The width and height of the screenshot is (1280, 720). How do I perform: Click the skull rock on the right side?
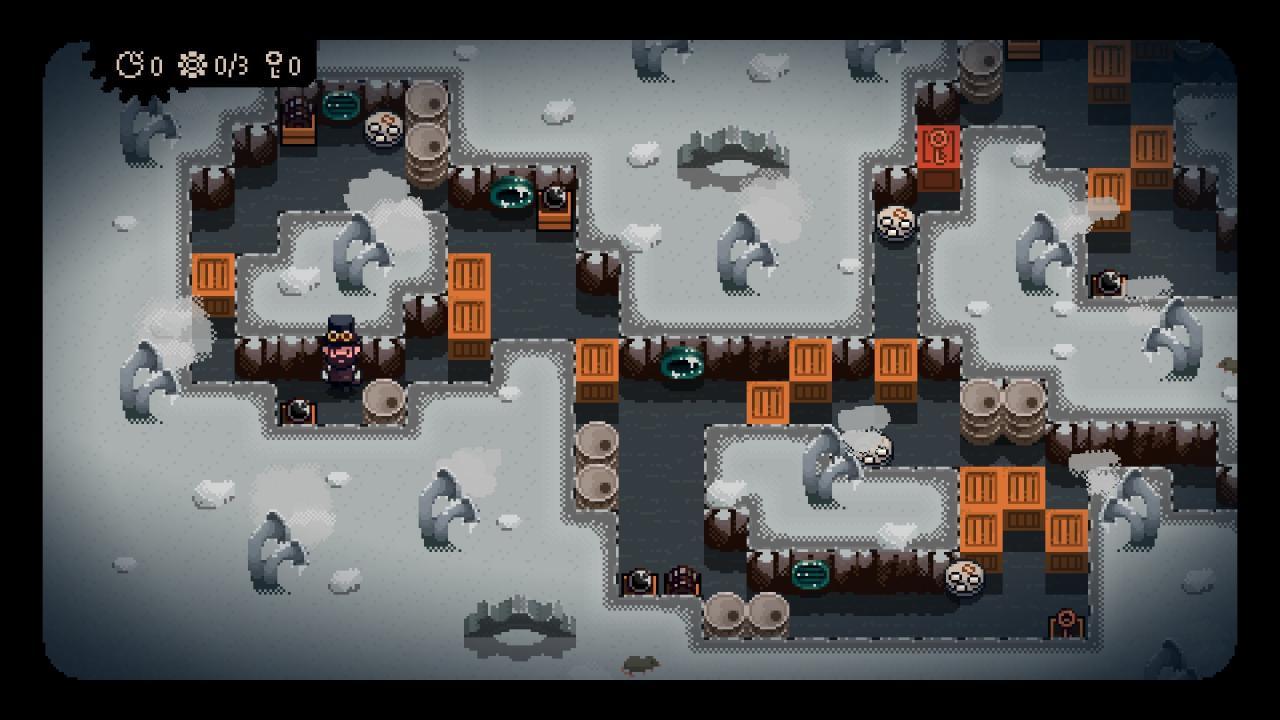tap(896, 220)
